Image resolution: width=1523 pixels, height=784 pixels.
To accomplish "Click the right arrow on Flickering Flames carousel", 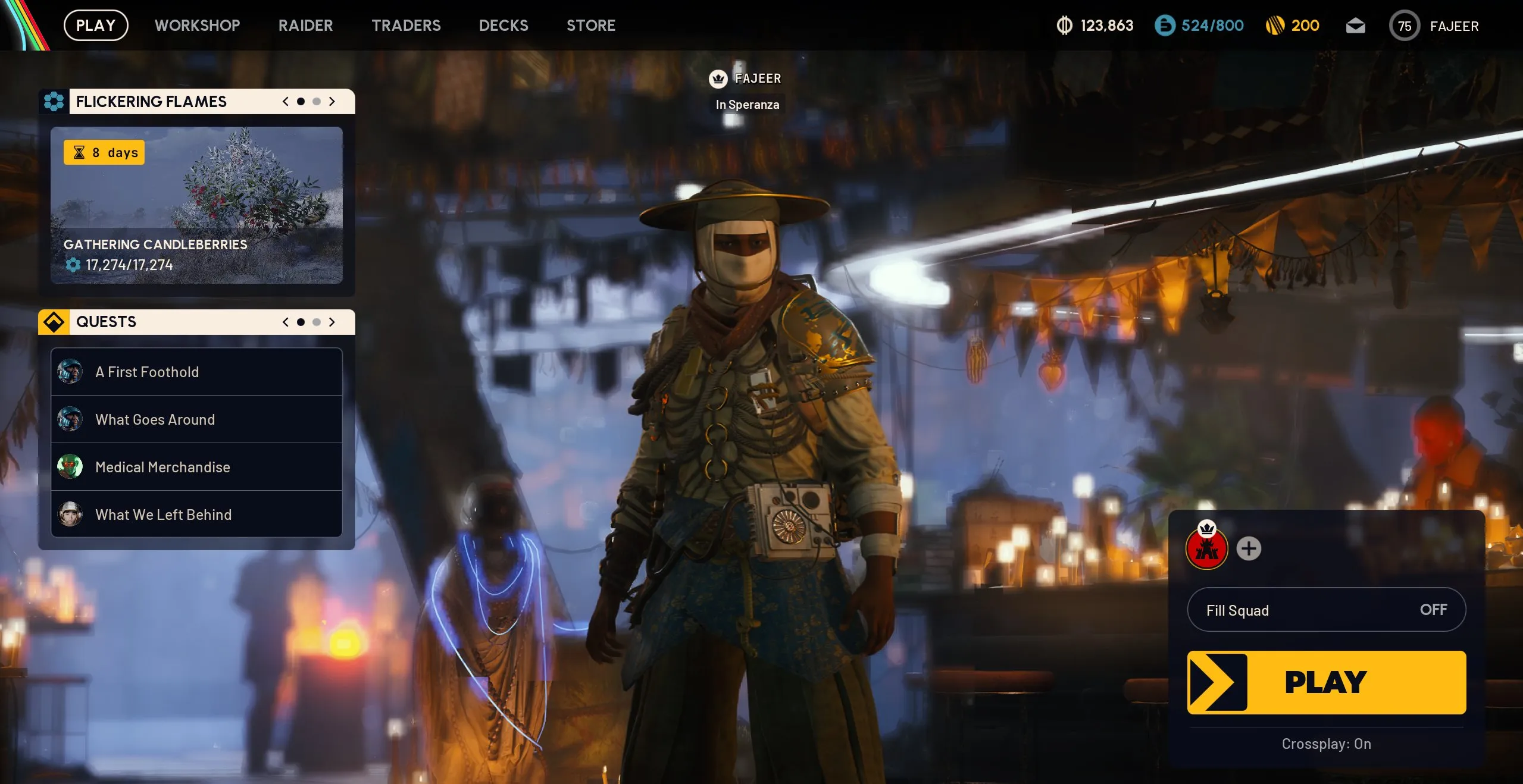I will click(x=332, y=101).
